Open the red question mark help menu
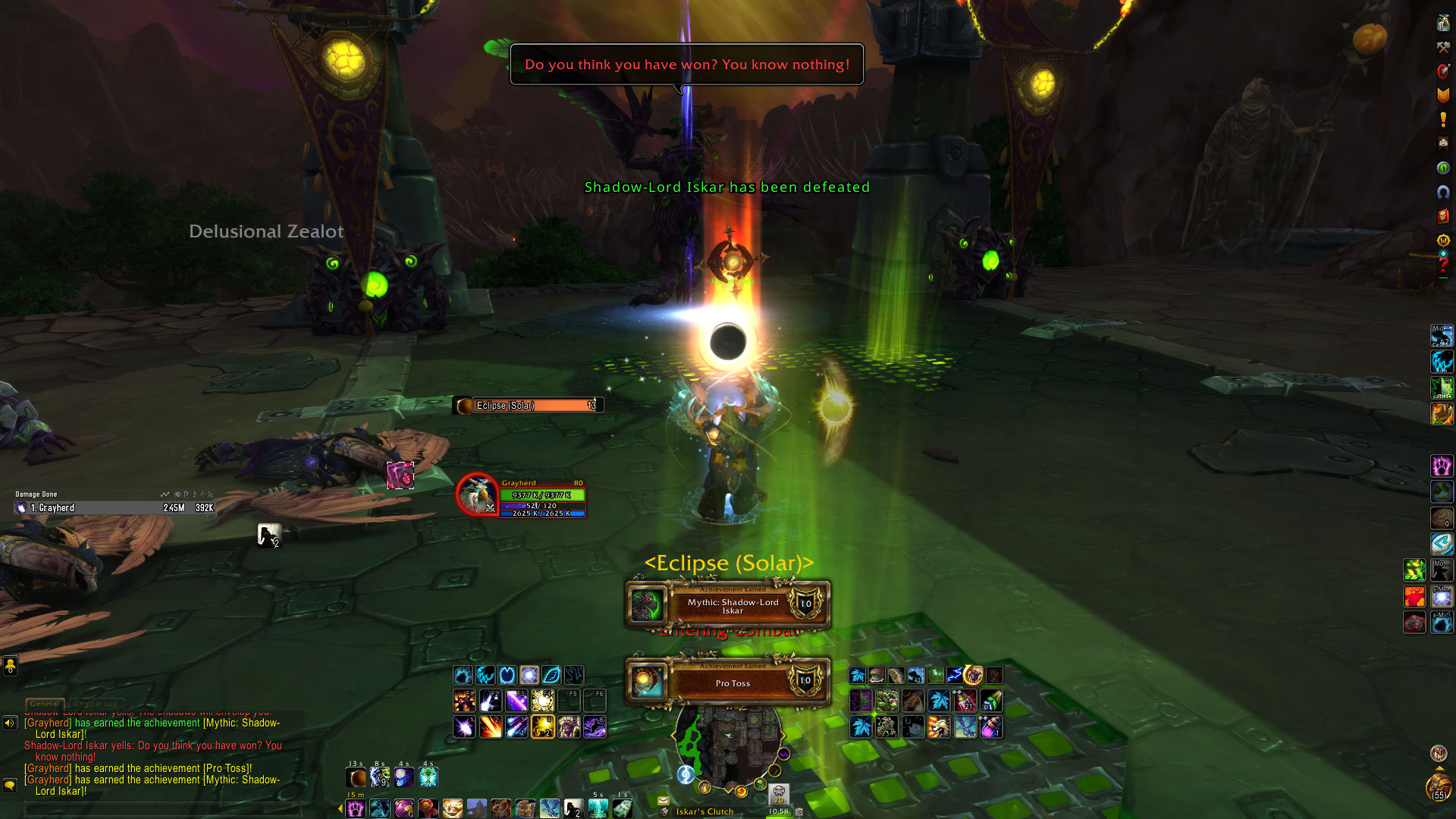Viewport: 1456px width, 819px height. click(x=1443, y=265)
